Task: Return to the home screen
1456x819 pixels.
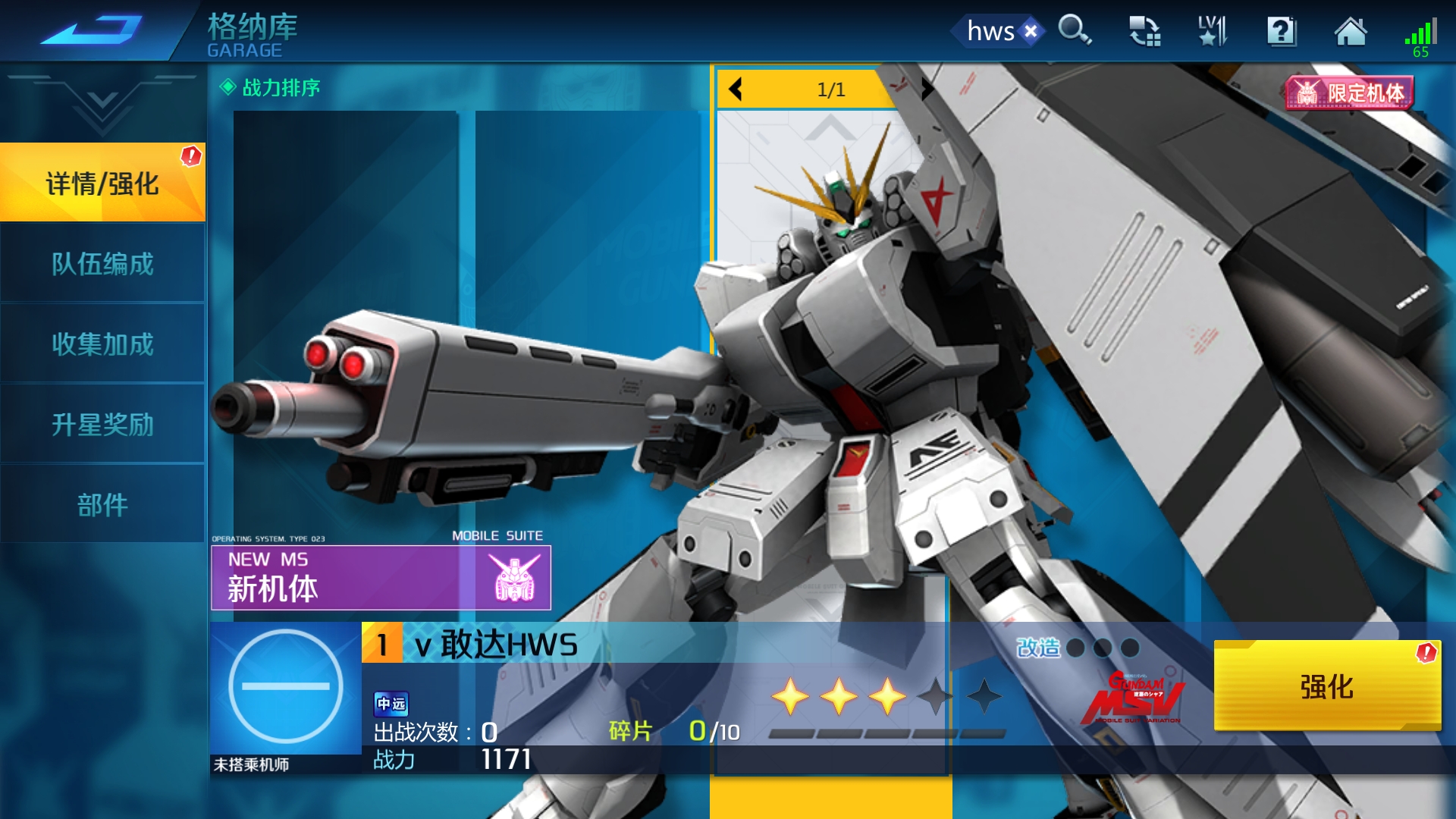Action: (x=1351, y=31)
